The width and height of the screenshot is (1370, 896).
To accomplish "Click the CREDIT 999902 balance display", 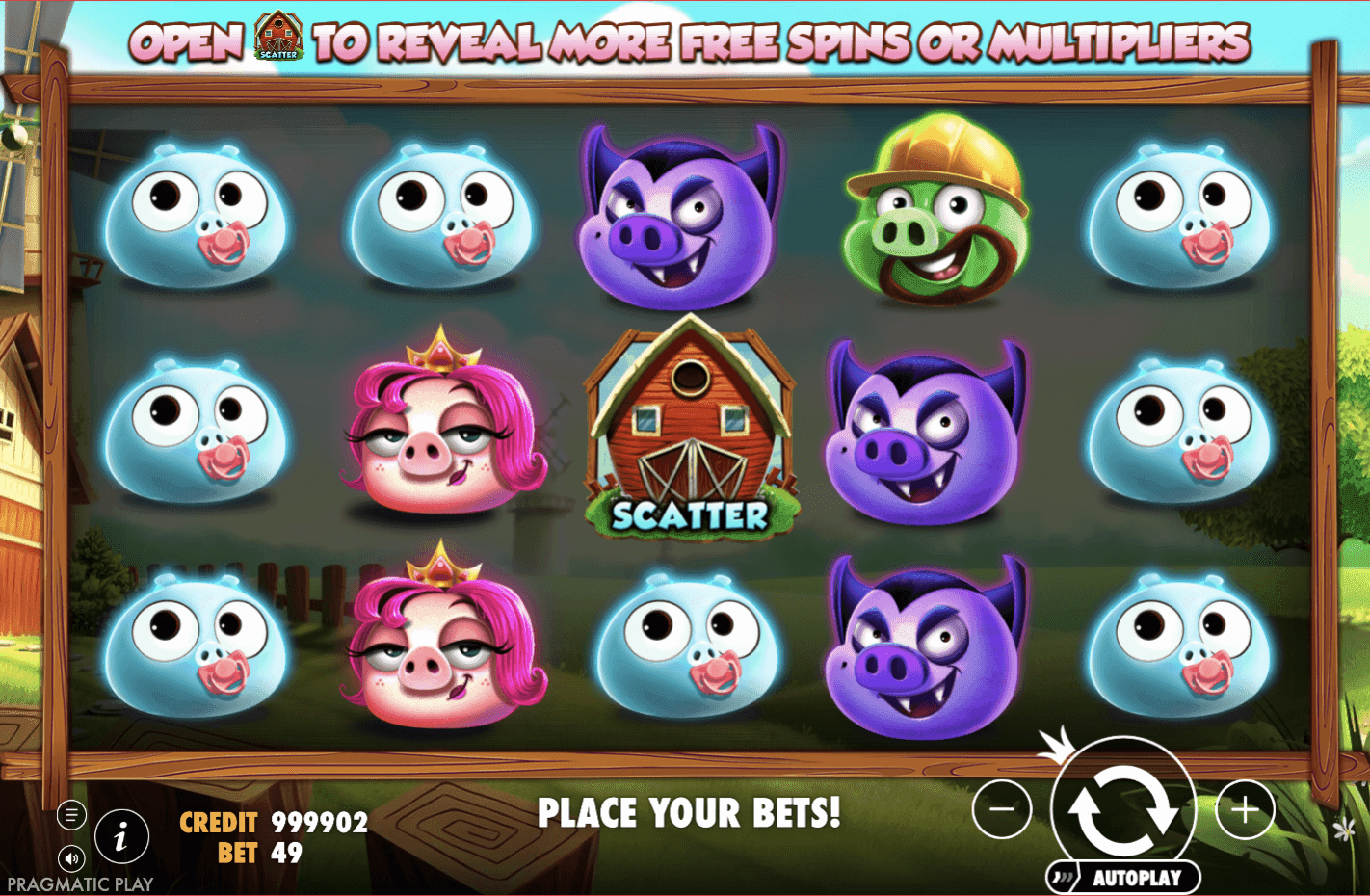I will 273,822.
